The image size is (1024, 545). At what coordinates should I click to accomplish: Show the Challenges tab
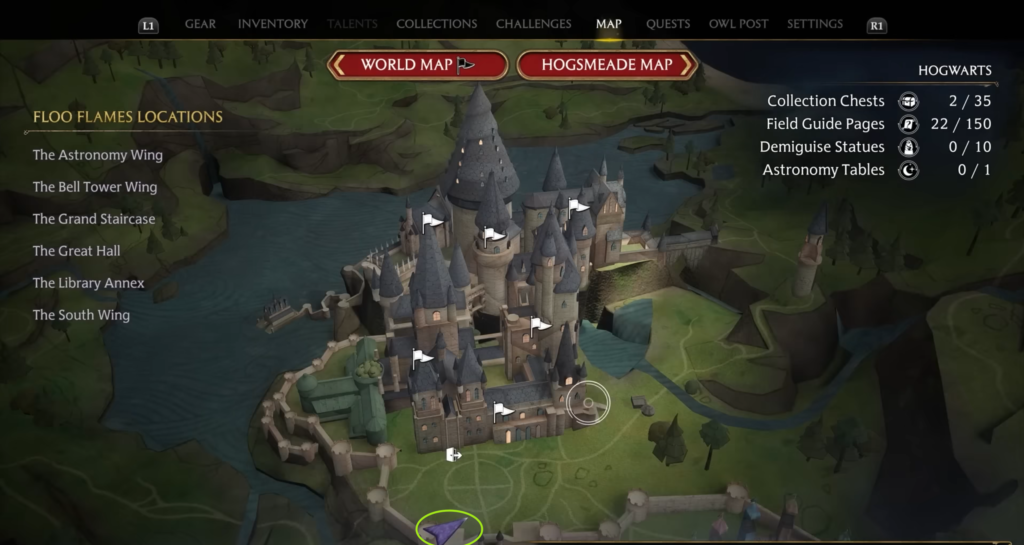(534, 24)
